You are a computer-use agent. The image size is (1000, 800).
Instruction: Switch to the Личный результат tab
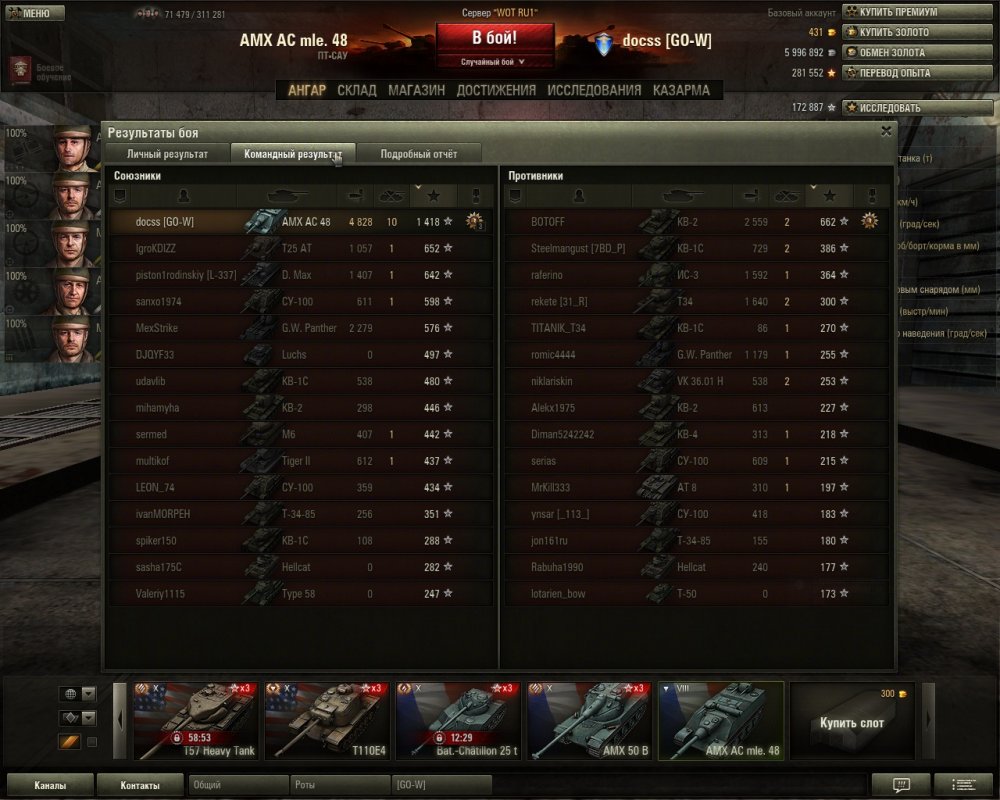167,154
